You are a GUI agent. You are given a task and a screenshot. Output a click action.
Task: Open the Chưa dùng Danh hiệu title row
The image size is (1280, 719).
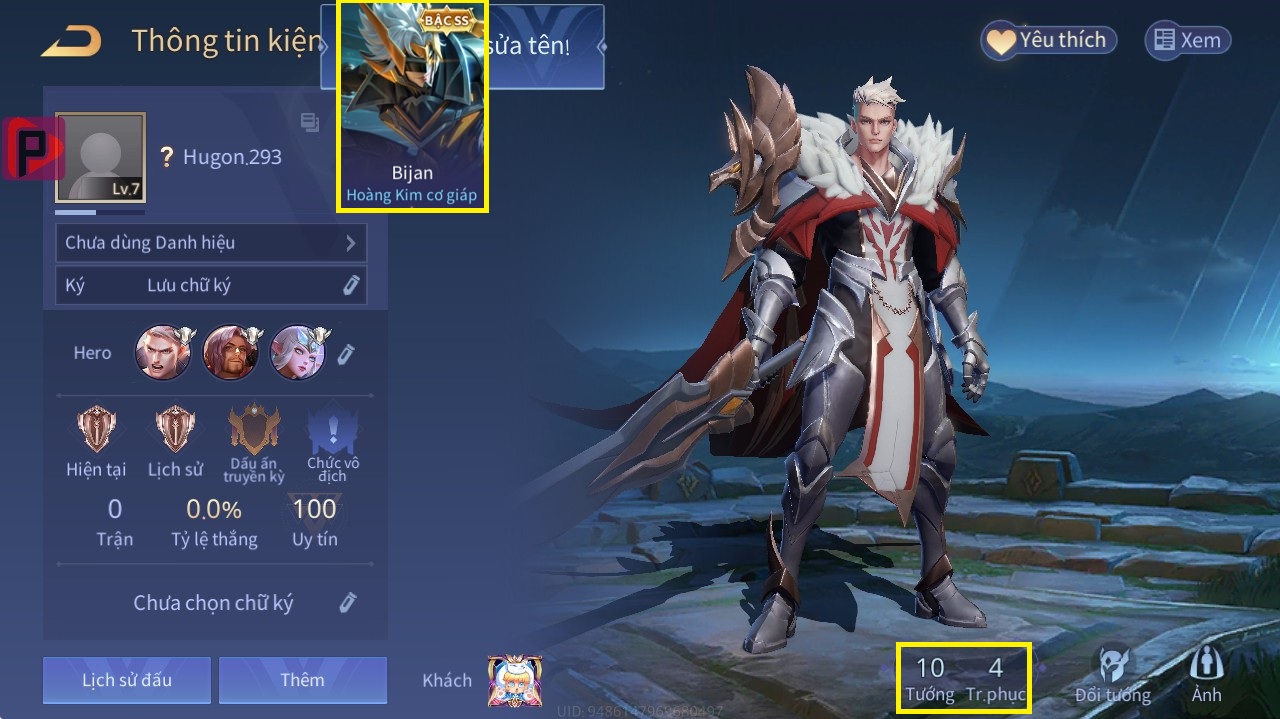211,243
